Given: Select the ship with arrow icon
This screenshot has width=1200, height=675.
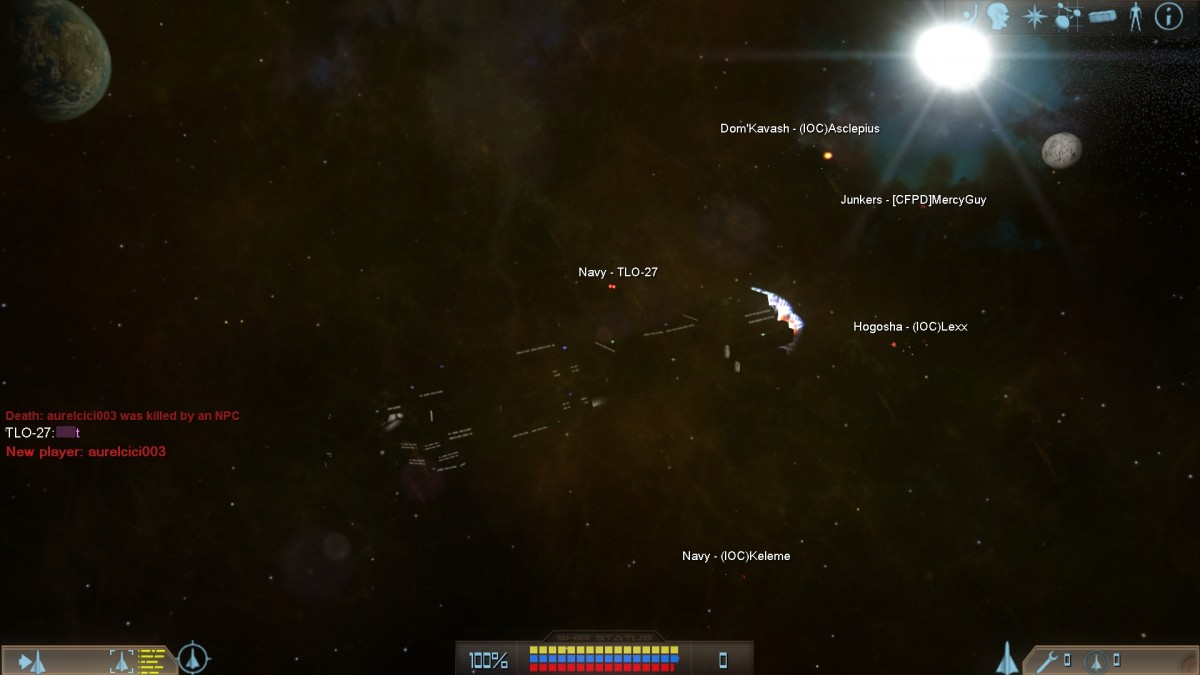Looking at the screenshot, I should (x=31, y=660).
